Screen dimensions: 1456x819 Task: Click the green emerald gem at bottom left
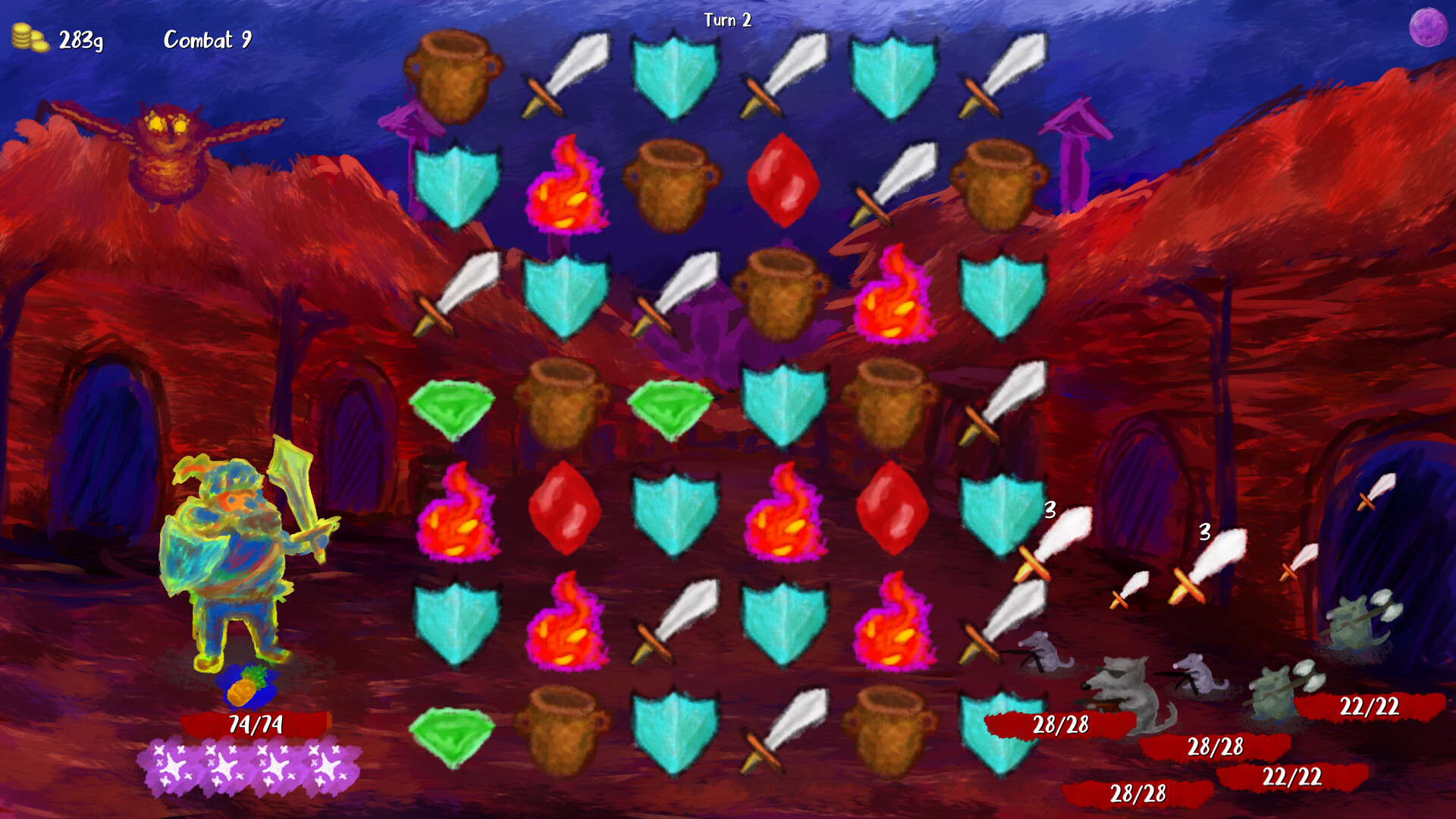(x=451, y=736)
